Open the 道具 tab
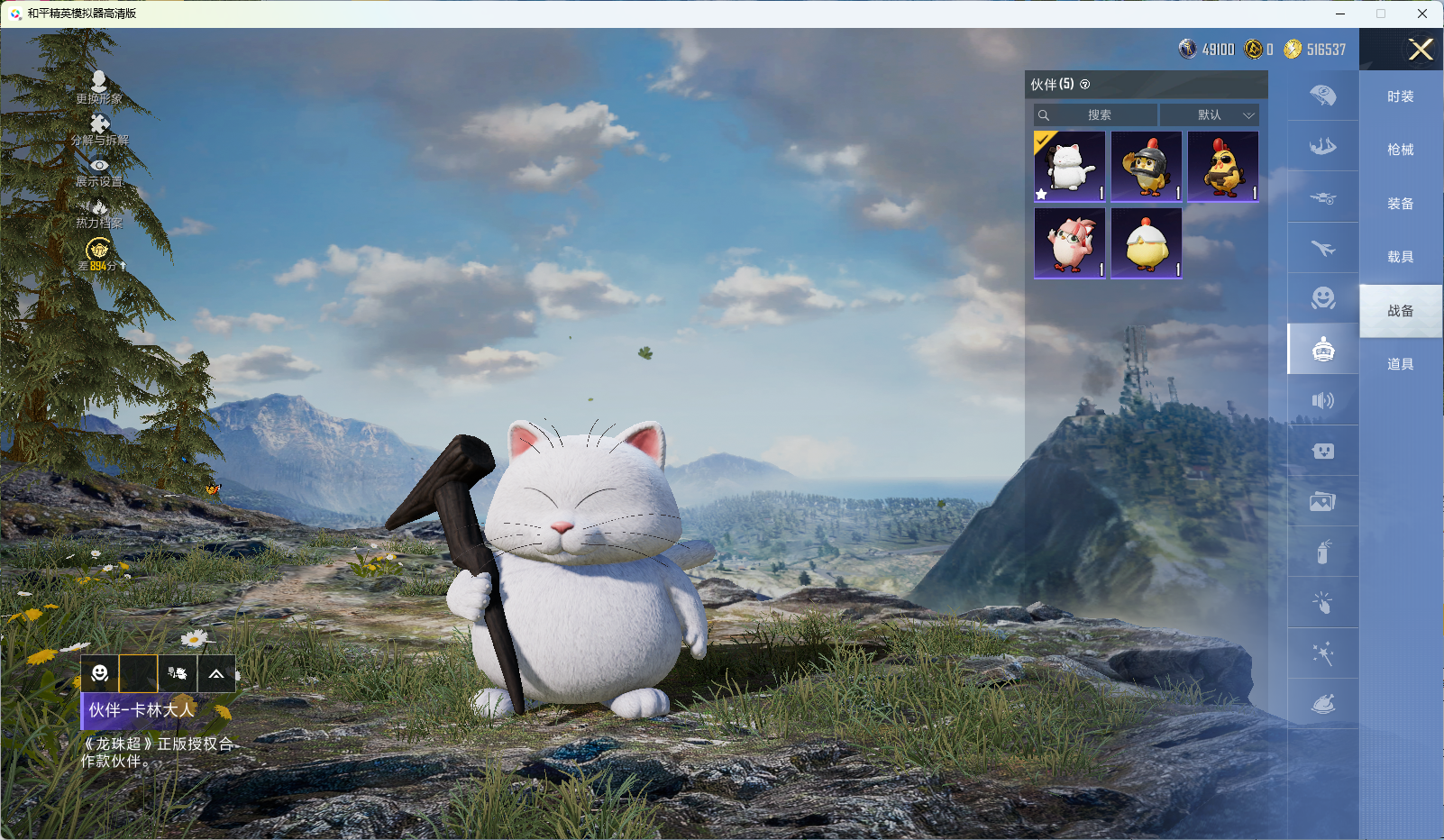 click(x=1400, y=364)
